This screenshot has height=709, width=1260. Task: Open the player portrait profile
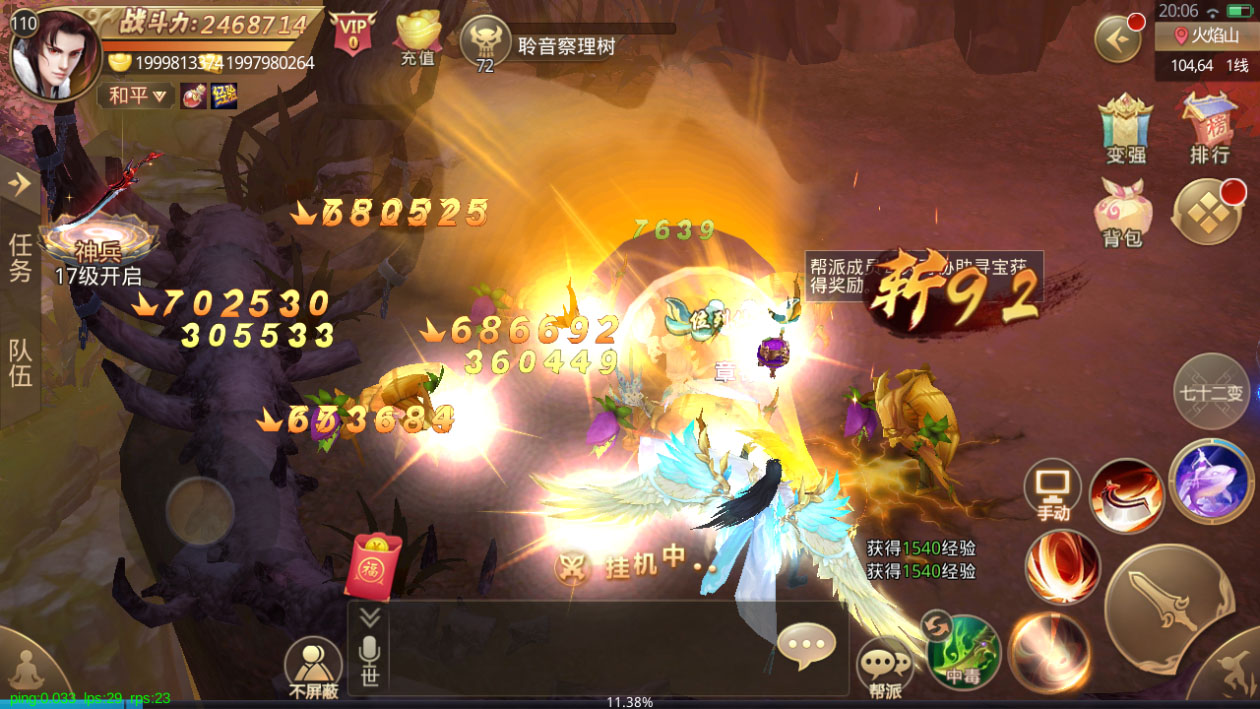pos(58,55)
